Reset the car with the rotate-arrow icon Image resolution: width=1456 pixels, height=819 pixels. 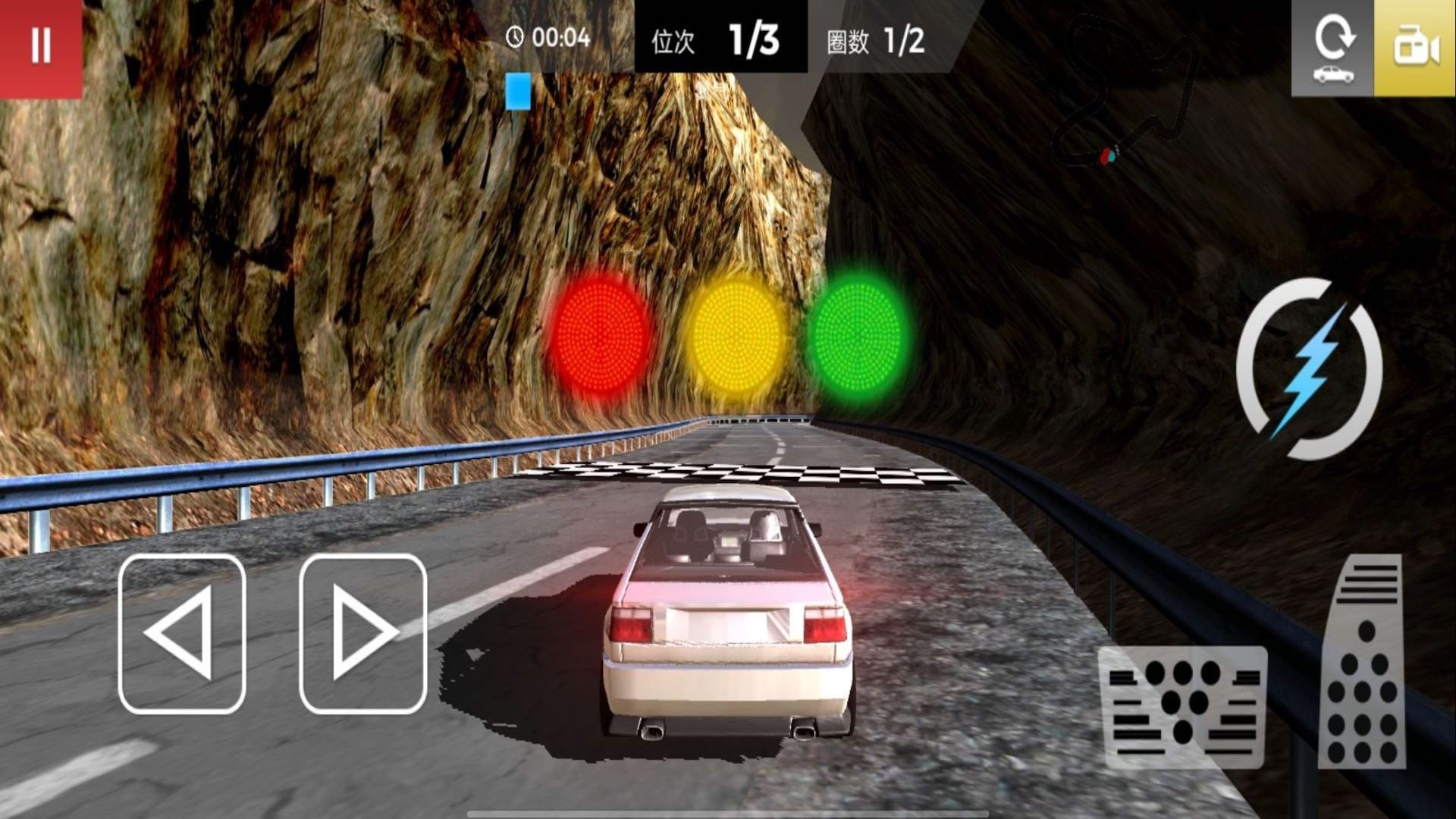pos(1332,49)
